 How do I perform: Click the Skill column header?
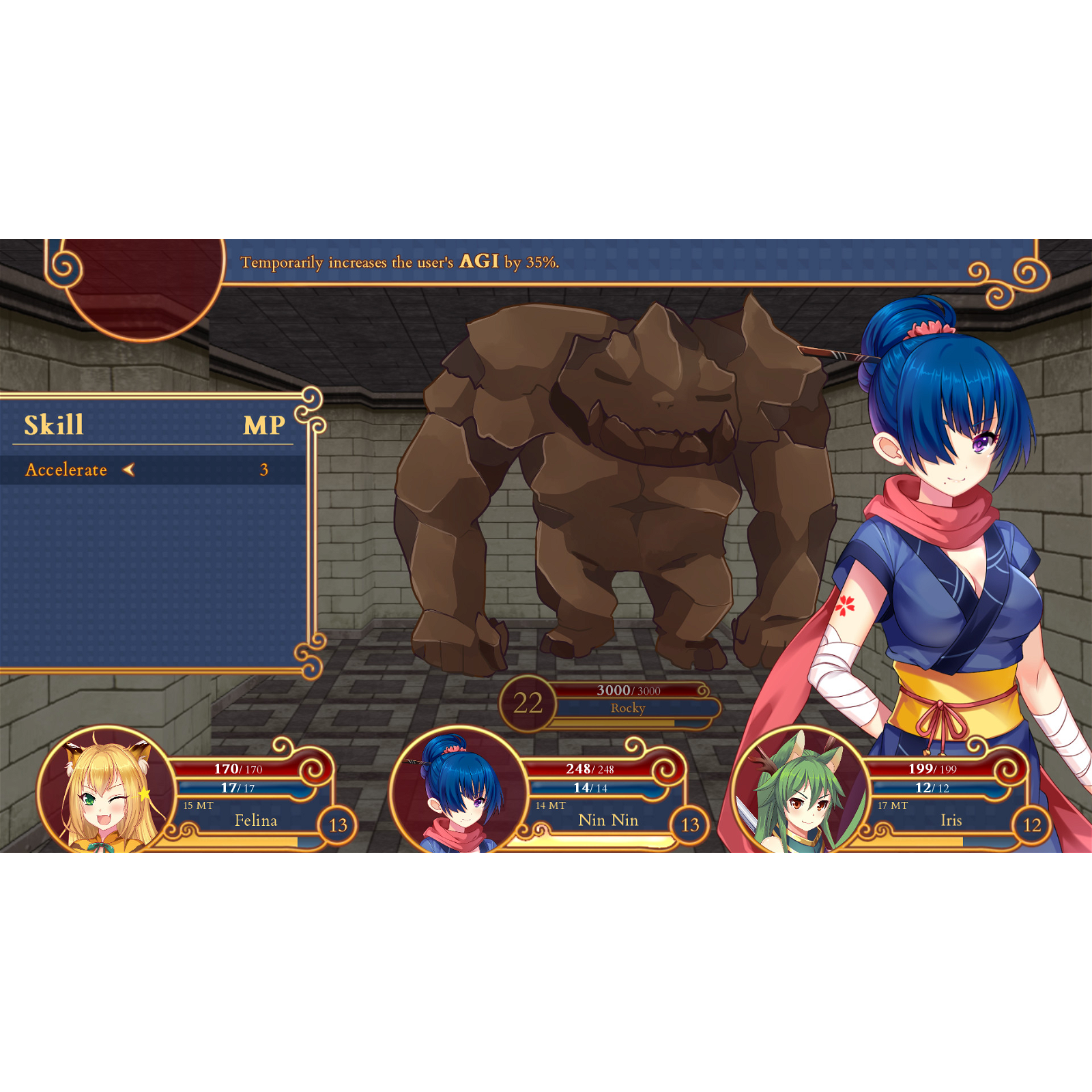pyautogui.click(x=53, y=426)
